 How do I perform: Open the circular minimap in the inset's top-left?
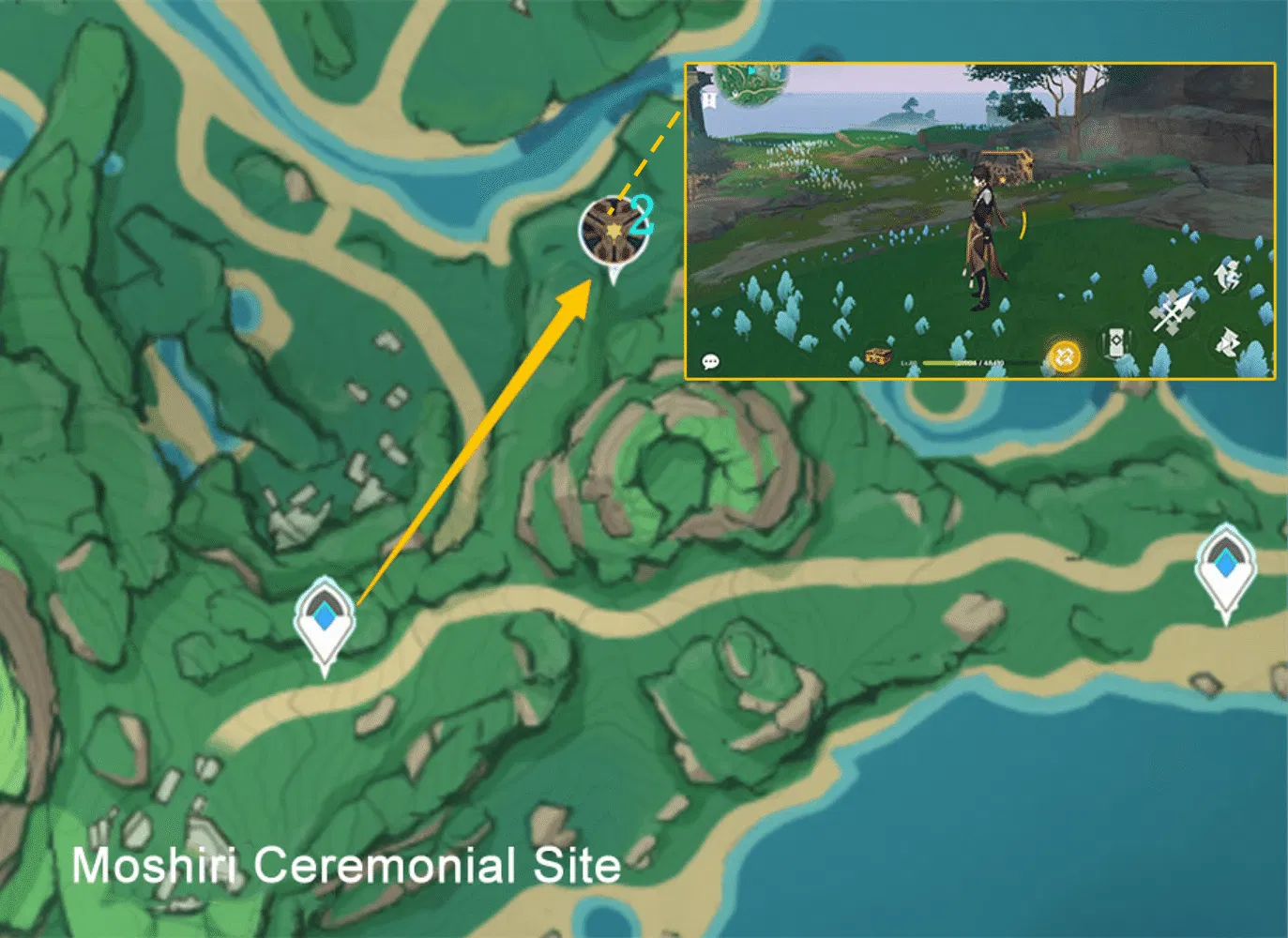(x=751, y=84)
